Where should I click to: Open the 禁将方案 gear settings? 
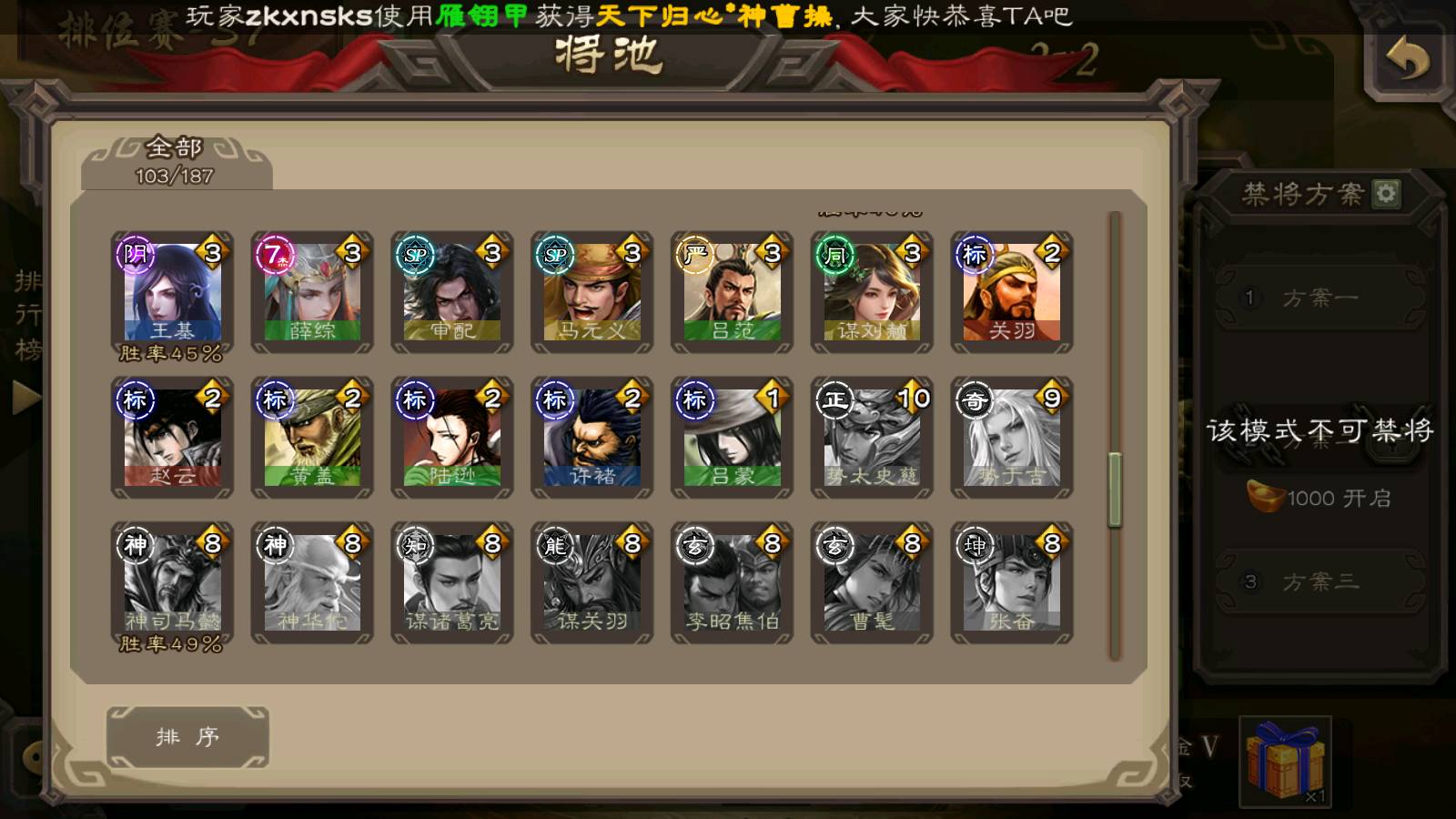(x=1386, y=194)
